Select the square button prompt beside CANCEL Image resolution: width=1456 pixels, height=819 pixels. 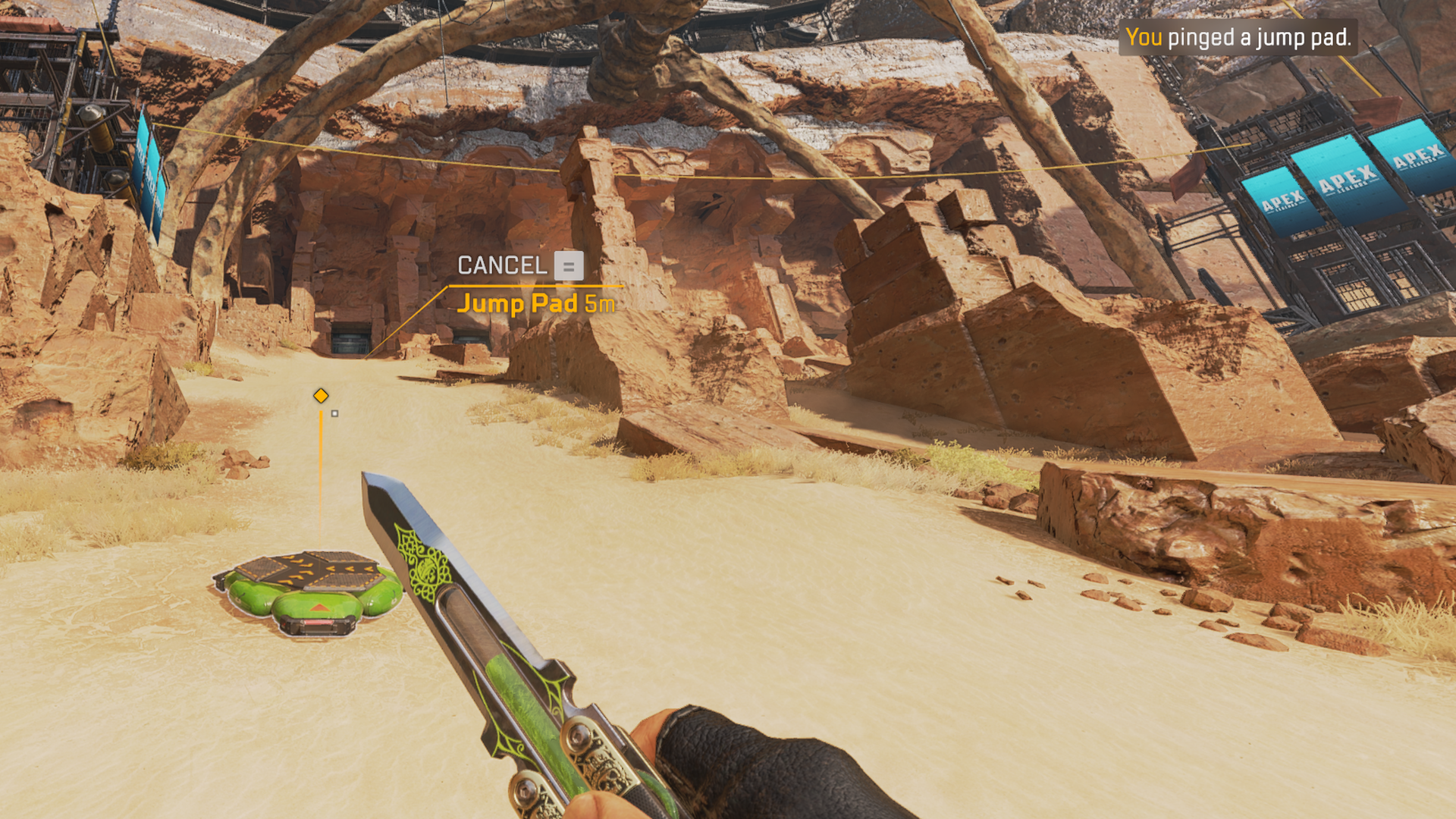pos(570,266)
